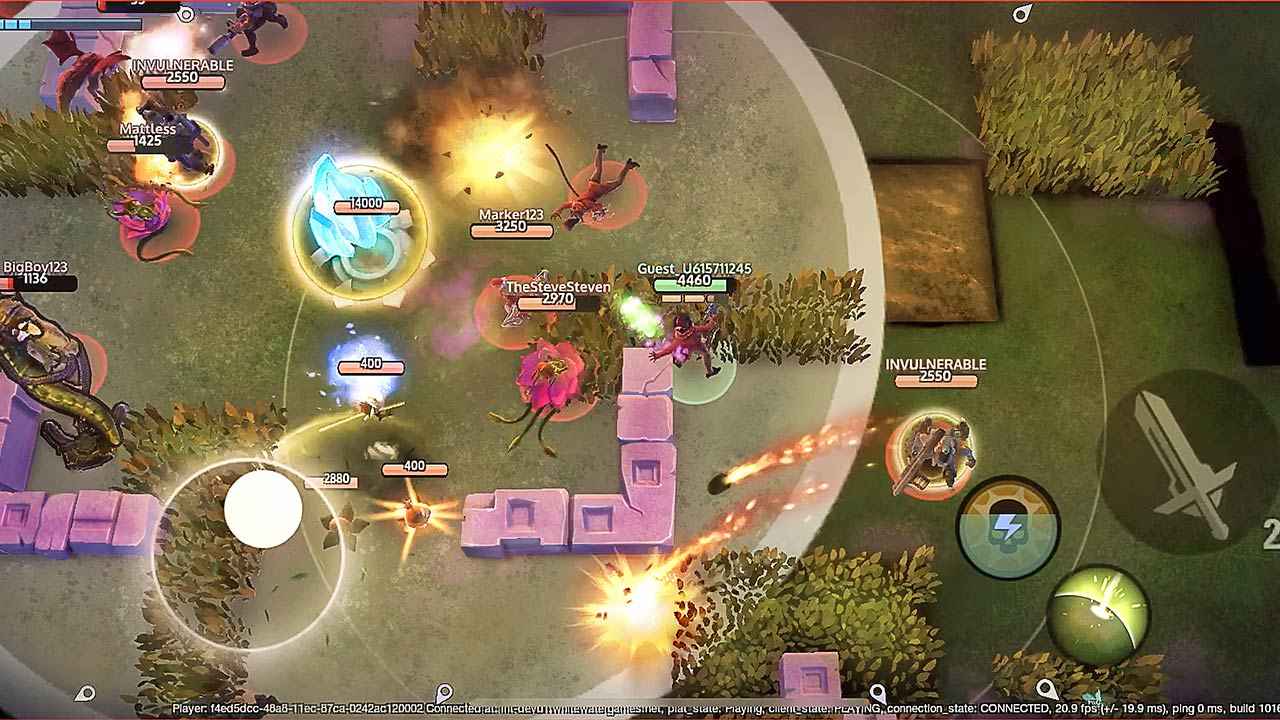Tap the pin marker beside the pink block bottom-center

(x=877, y=690)
